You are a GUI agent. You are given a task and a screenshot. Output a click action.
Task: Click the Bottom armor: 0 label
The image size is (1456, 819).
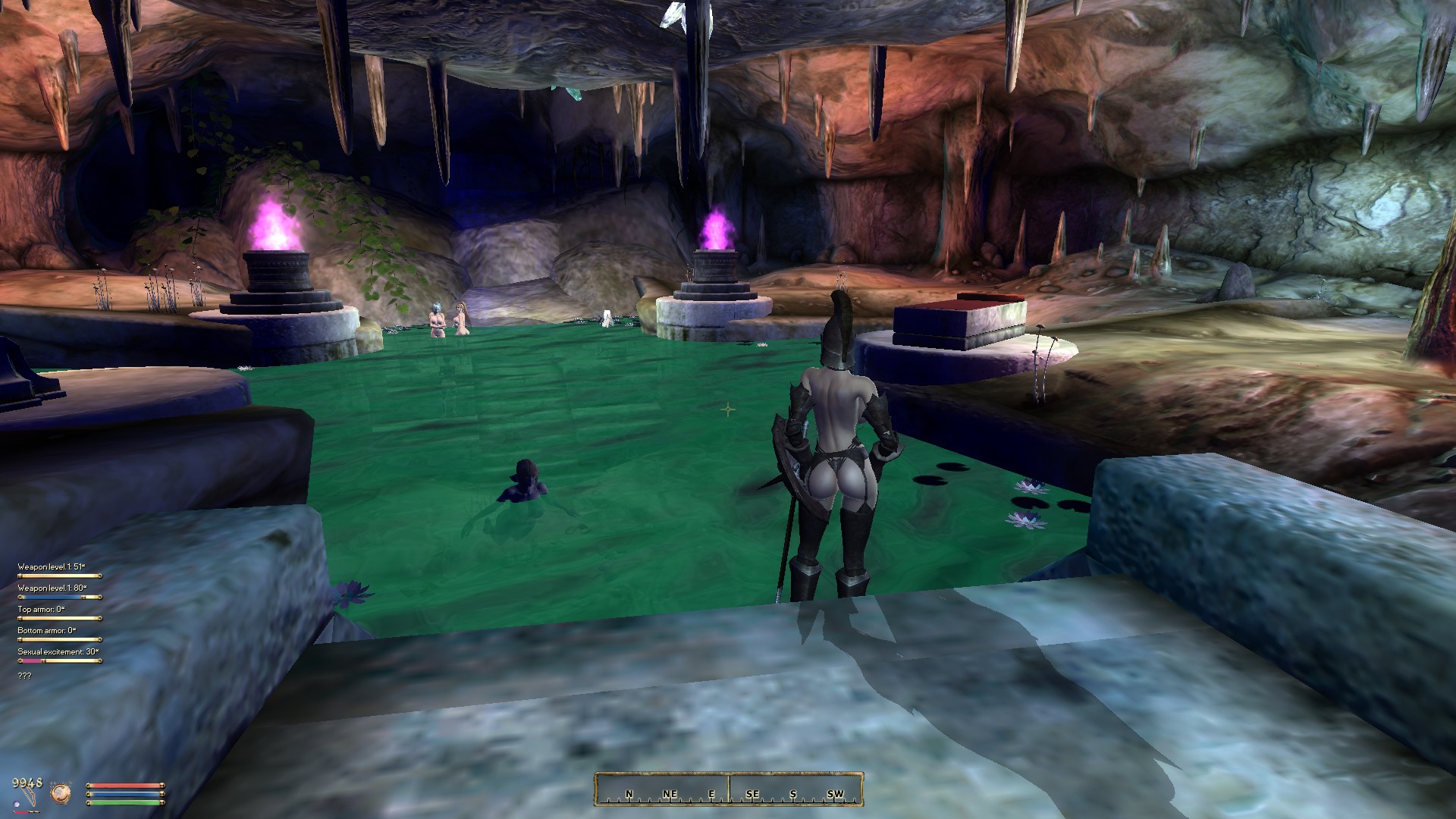(47, 631)
